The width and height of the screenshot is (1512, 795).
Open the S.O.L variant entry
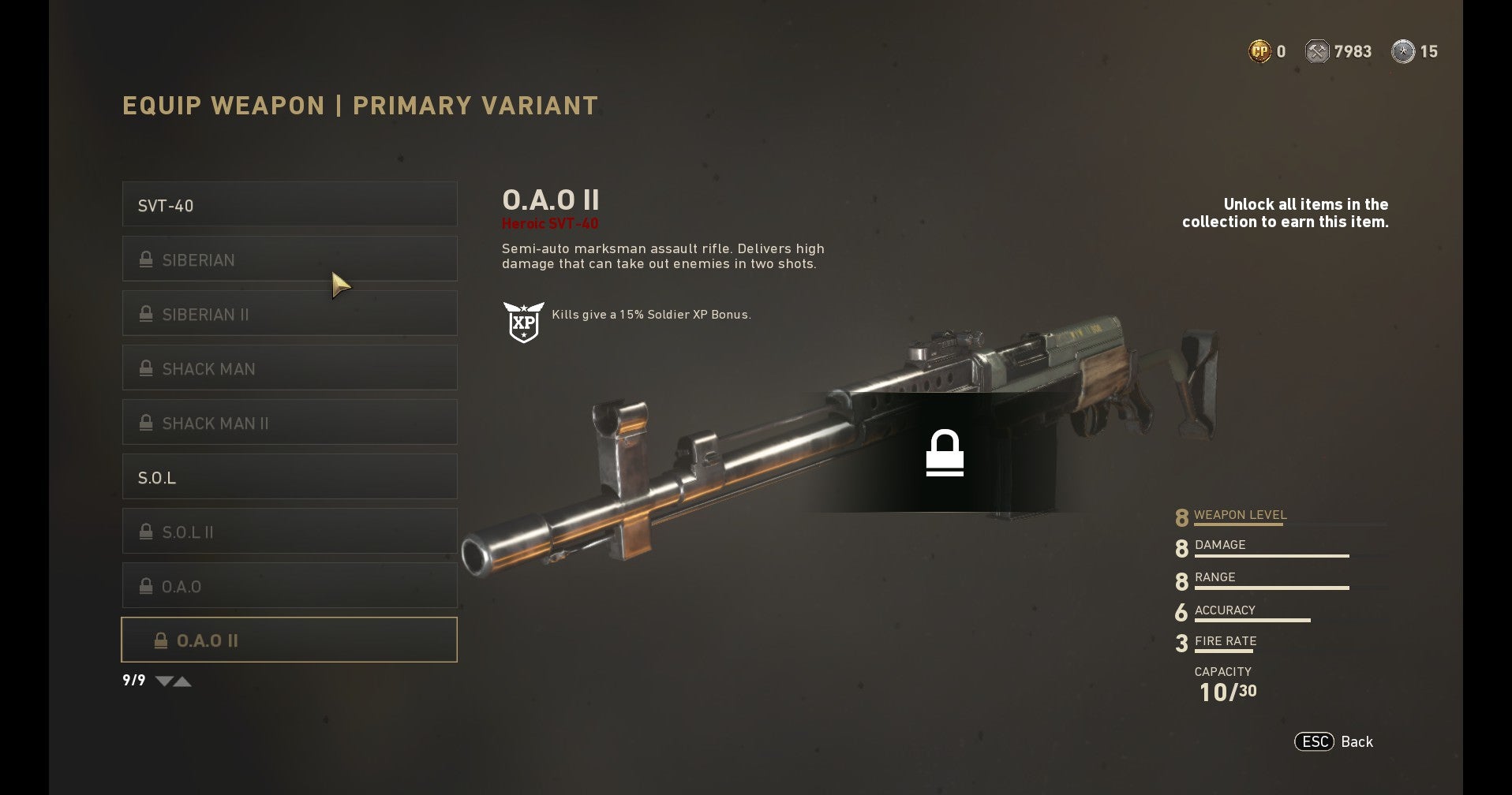pos(289,476)
